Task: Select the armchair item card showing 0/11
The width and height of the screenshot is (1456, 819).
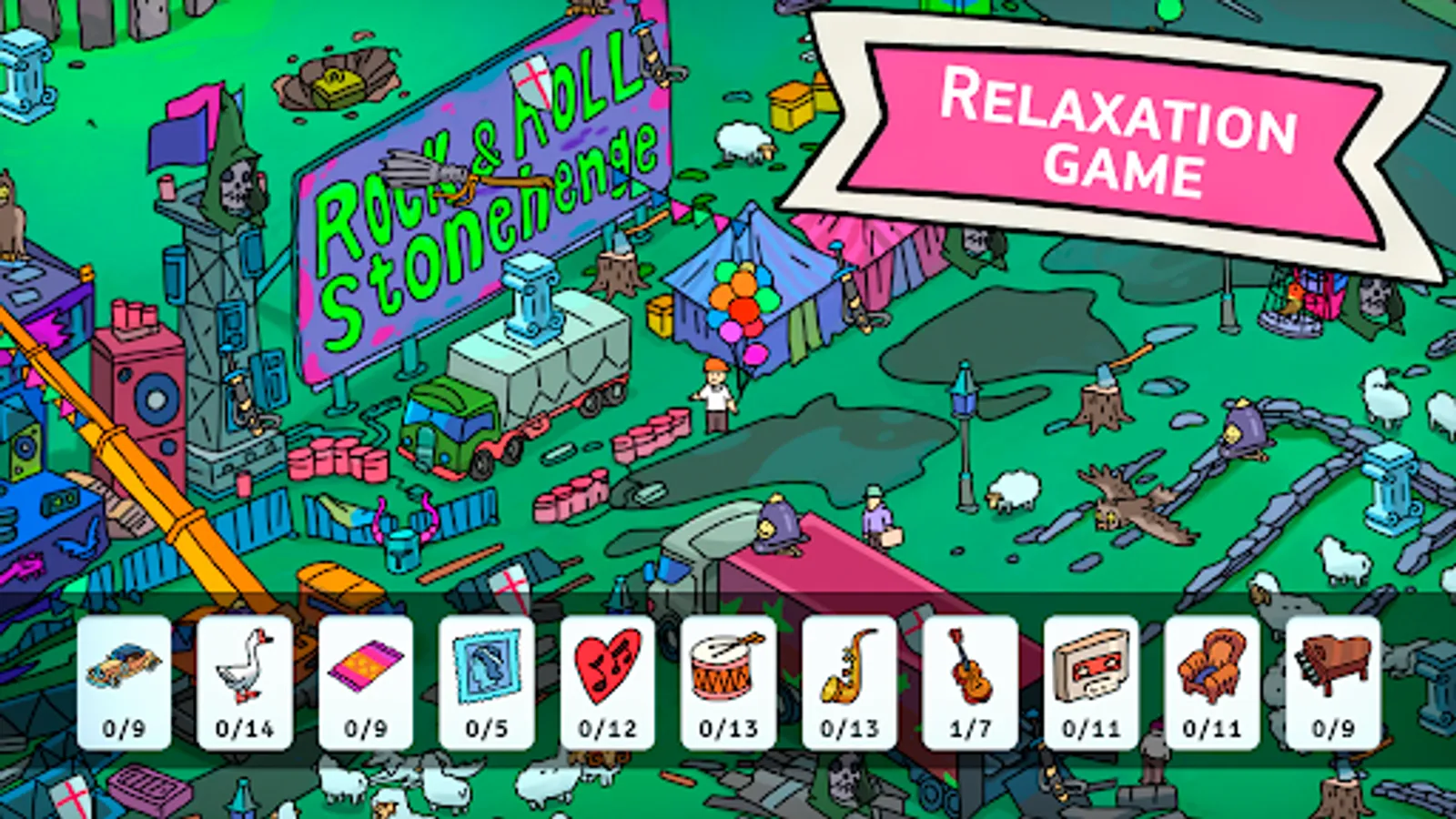Action: (1210, 678)
